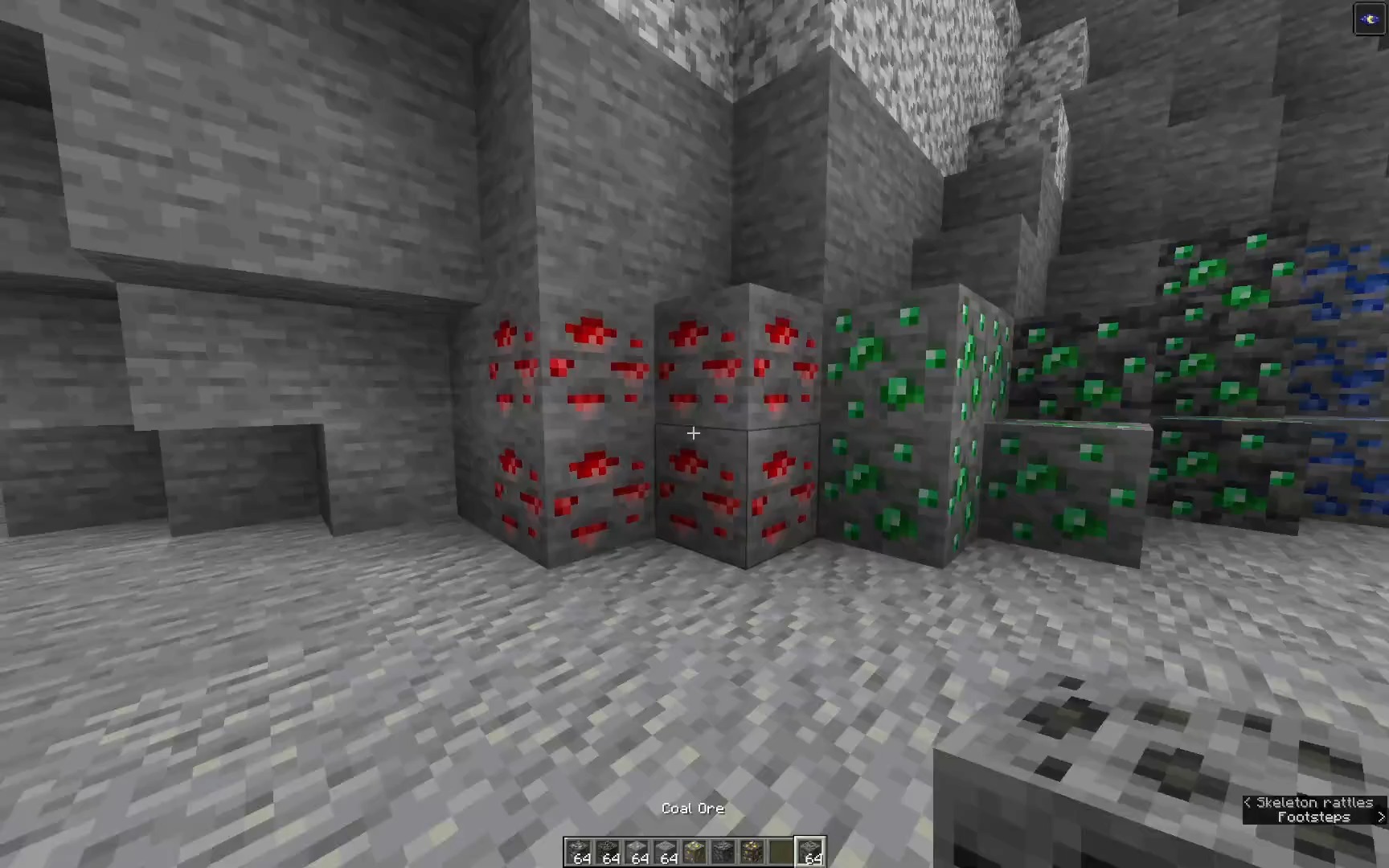Click the left chevron beside Skeleton rattles subtitle
The height and width of the screenshot is (868, 1389).
[1248, 802]
